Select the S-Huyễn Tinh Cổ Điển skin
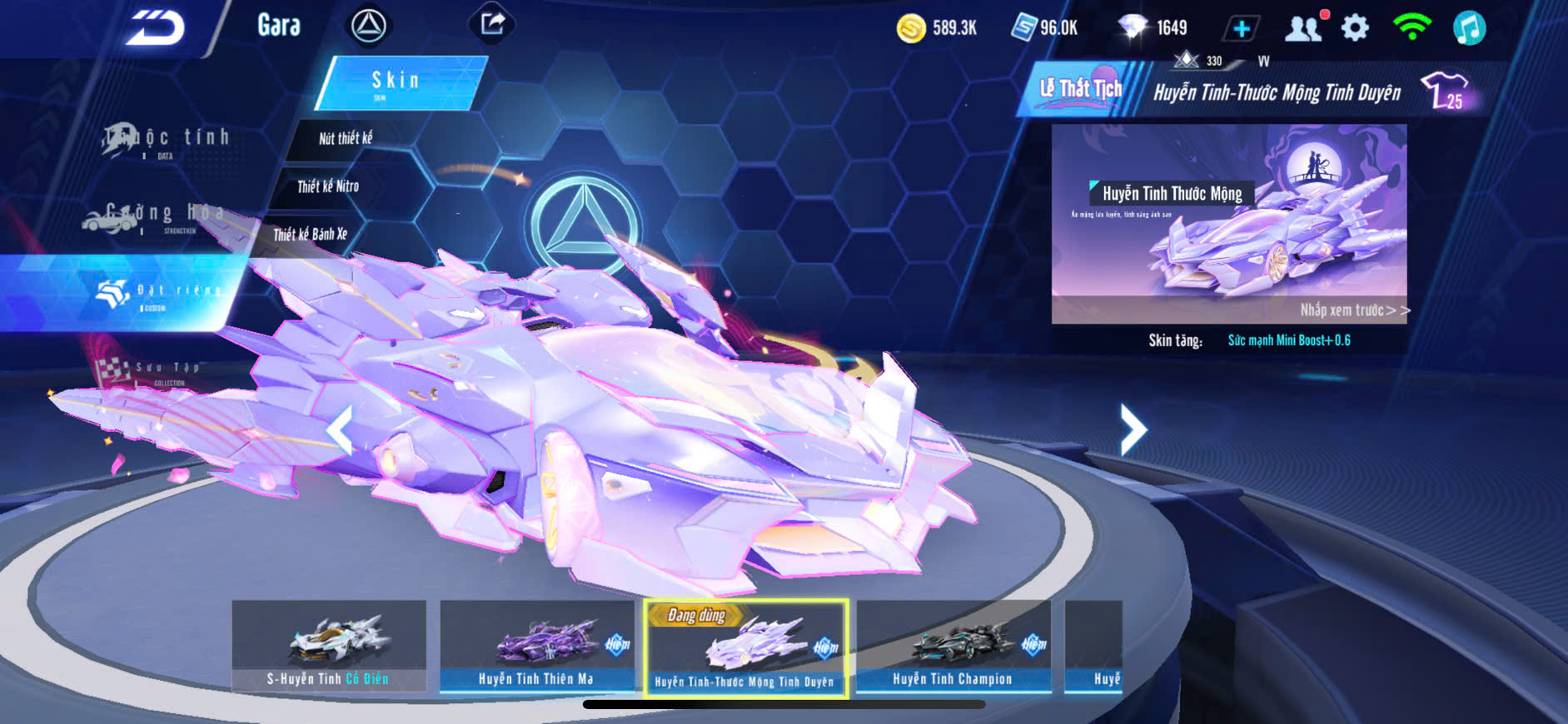This screenshot has height=724, width=1568. [329, 645]
